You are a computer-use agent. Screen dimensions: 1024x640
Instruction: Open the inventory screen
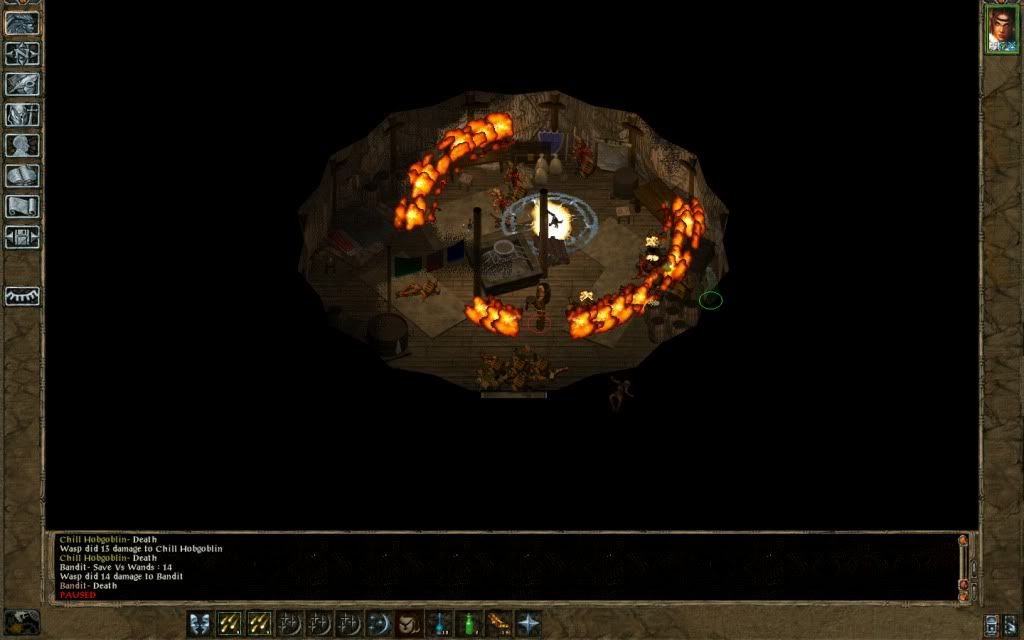22,114
